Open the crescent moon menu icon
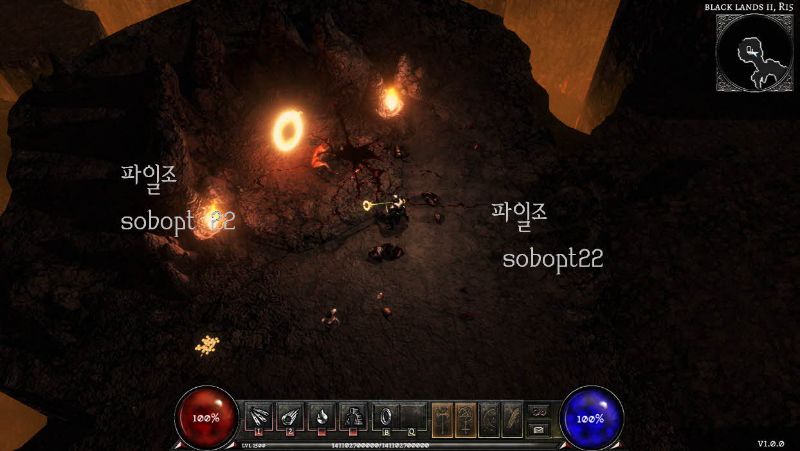The width and height of the screenshot is (800, 451). coord(489,417)
